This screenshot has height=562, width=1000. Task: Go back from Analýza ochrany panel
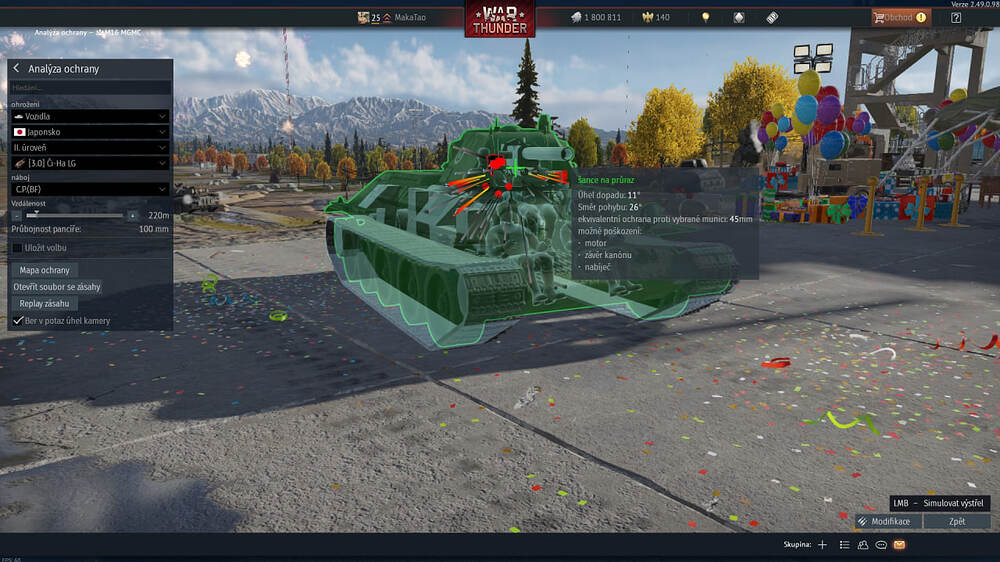coord(17,69)
